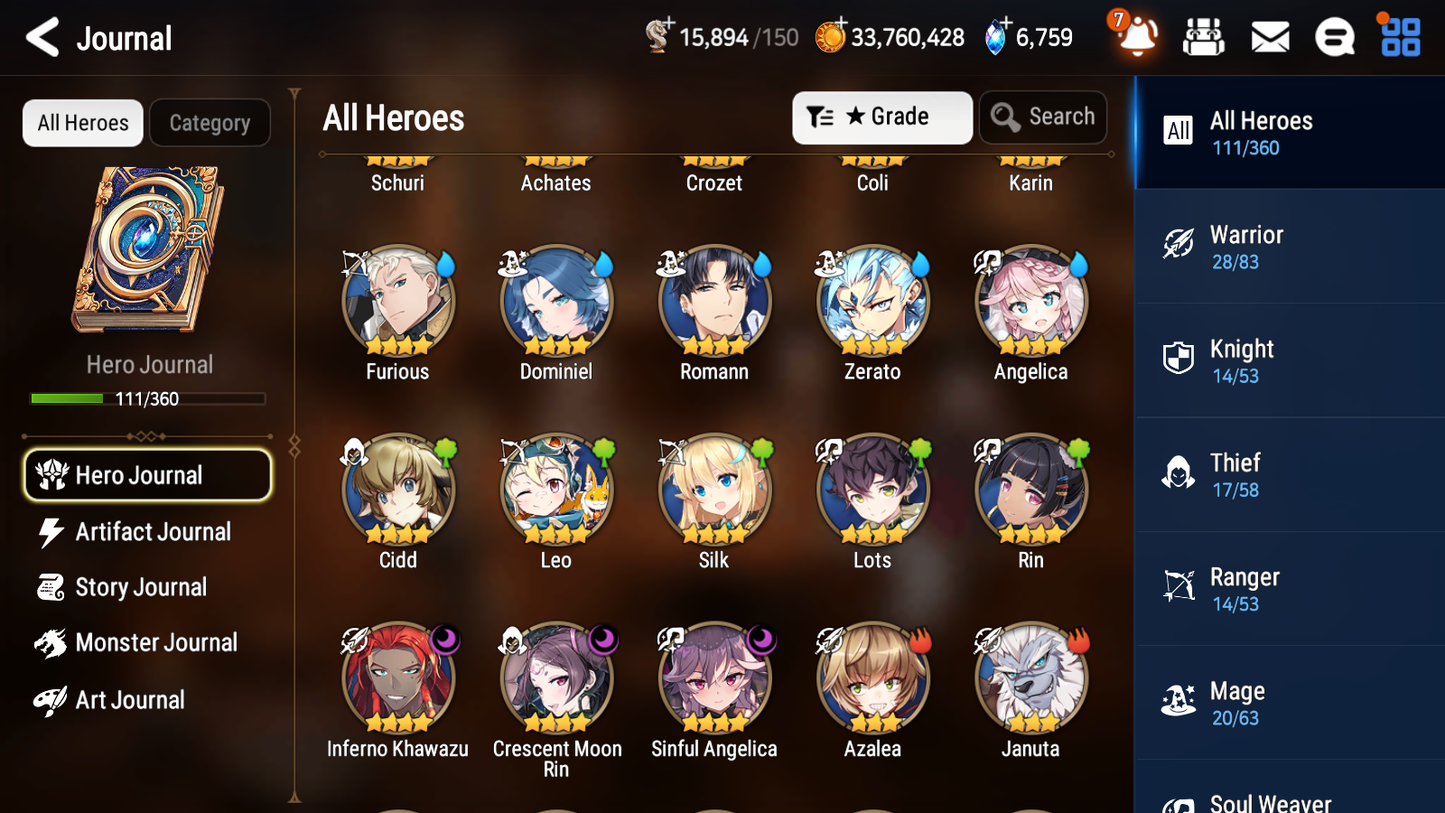Switch to the Category tab
The image size is (1445, 813).
210,122
